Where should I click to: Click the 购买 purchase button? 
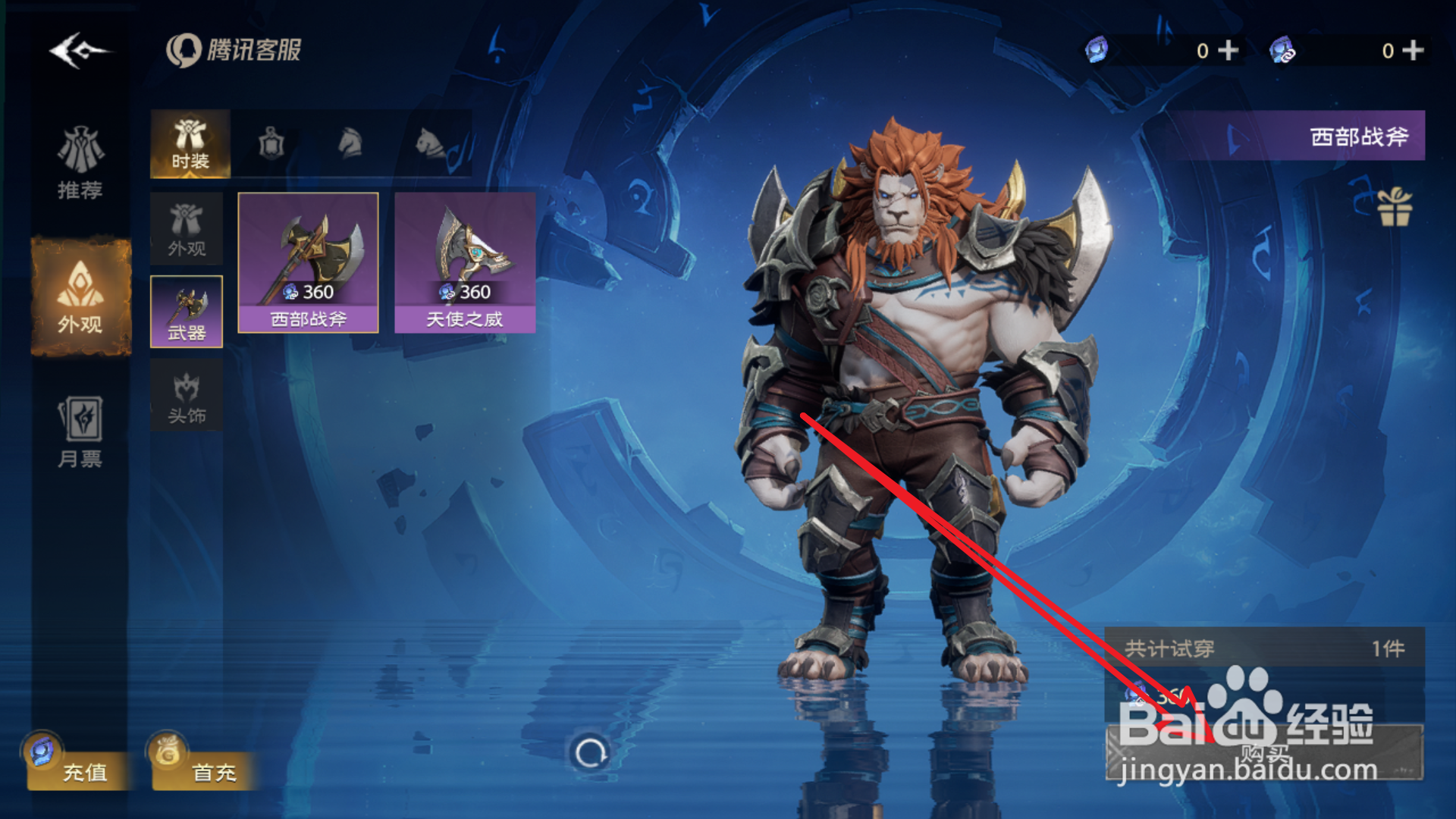[1264, 752]
